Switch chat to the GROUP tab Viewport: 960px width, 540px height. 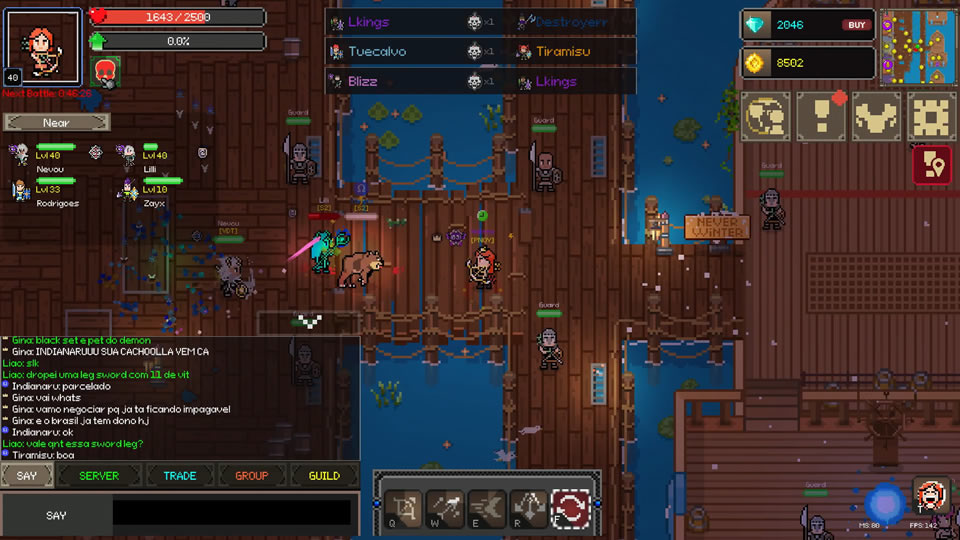point(251,476)
